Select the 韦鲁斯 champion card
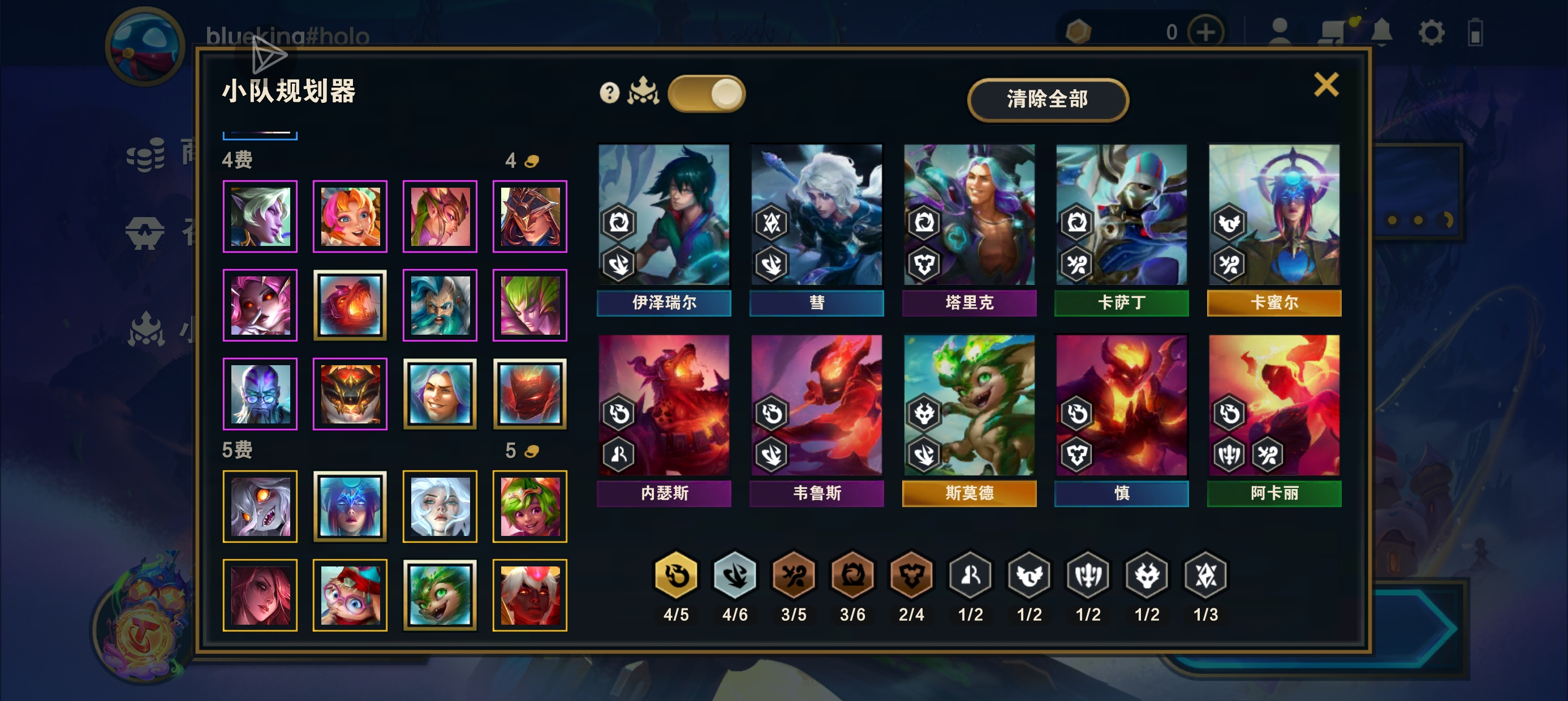1568x701 pixels. pos(816,419)
